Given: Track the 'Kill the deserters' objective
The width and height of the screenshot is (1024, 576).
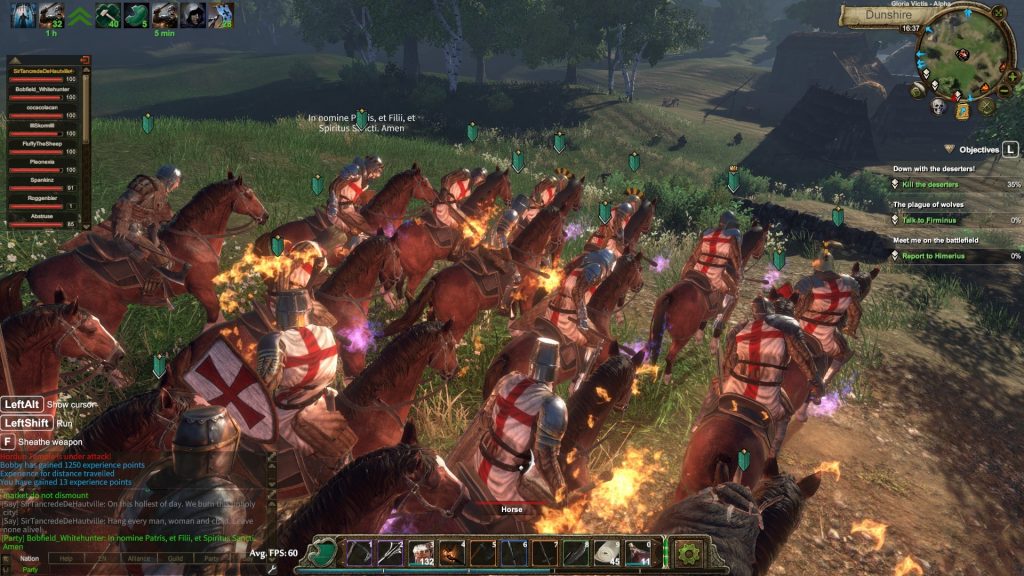Looking at the screenshot, I should (930, 184).
